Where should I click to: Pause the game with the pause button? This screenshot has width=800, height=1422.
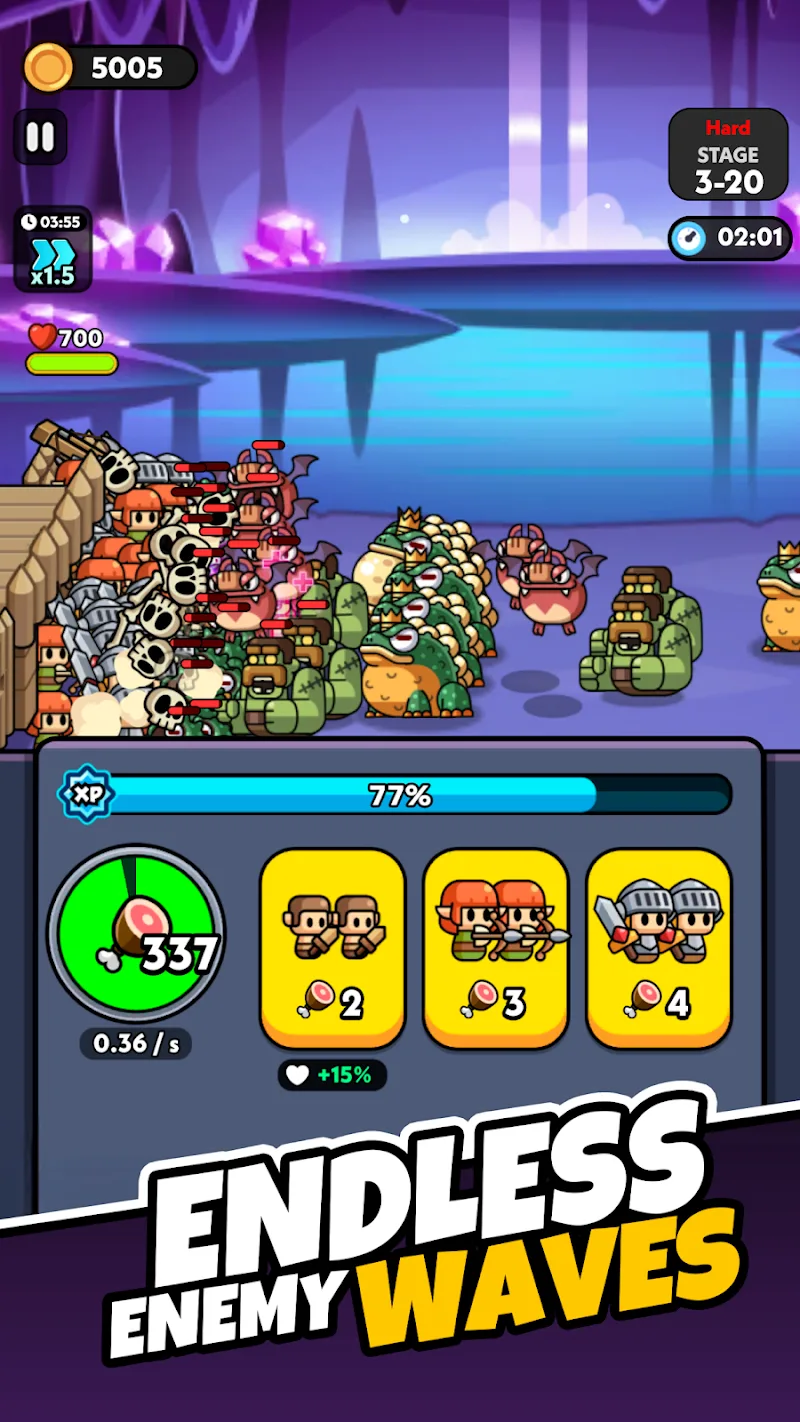pyautogui.click(x=40, y=136)
